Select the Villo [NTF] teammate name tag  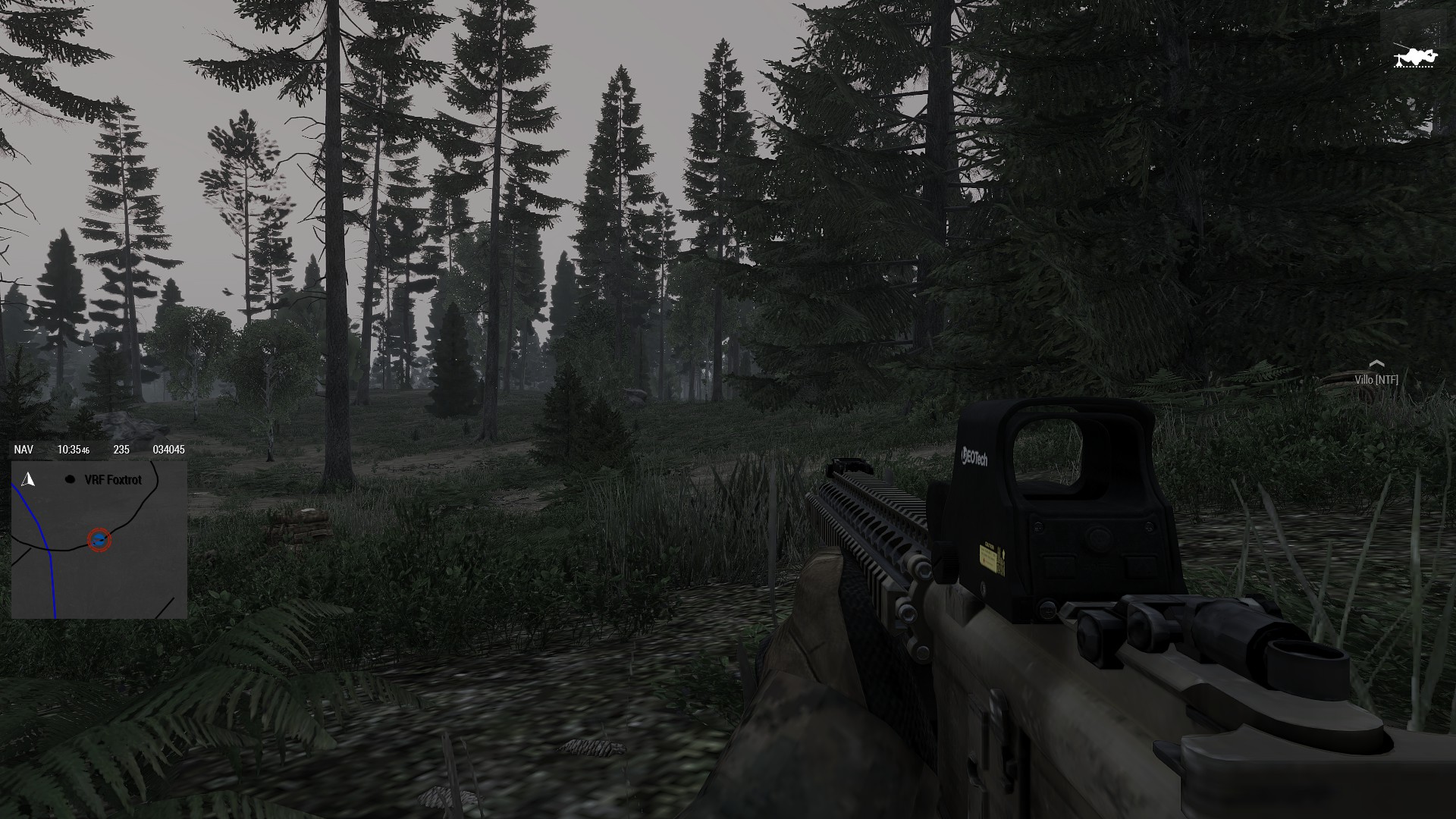[x=1376, y=379]
